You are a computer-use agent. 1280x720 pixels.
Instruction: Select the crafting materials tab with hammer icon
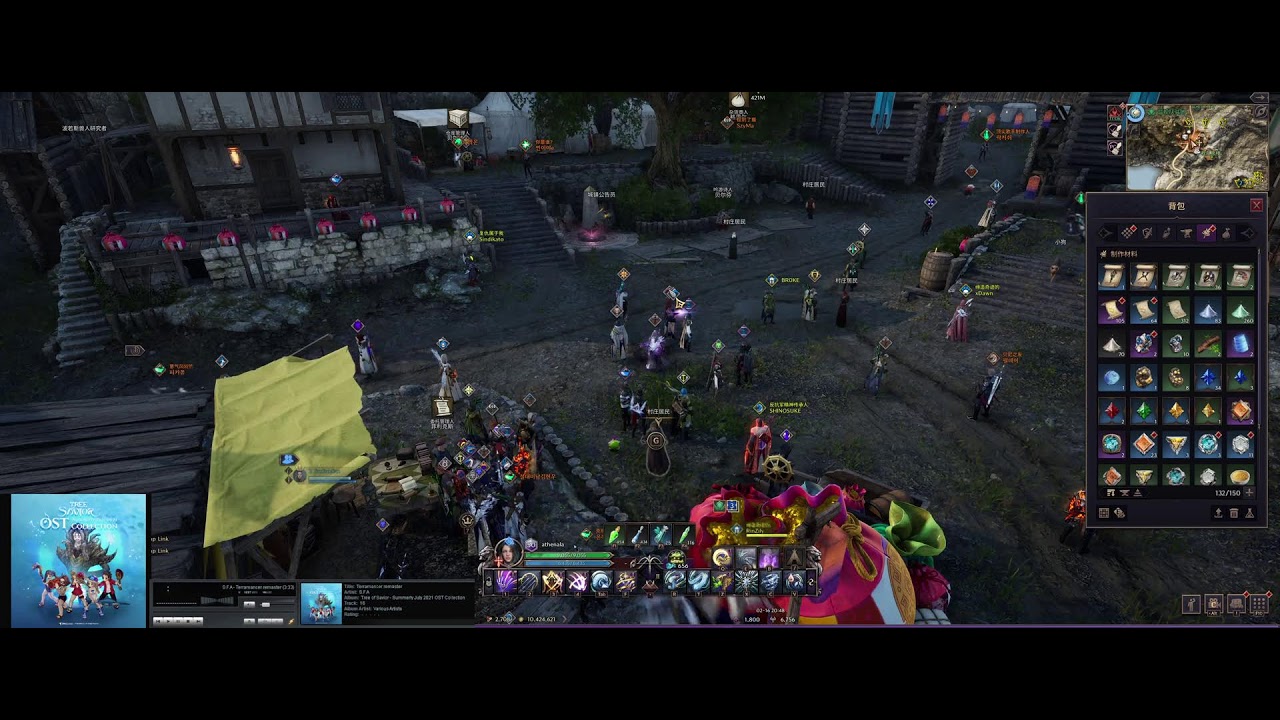[1207, 233]
